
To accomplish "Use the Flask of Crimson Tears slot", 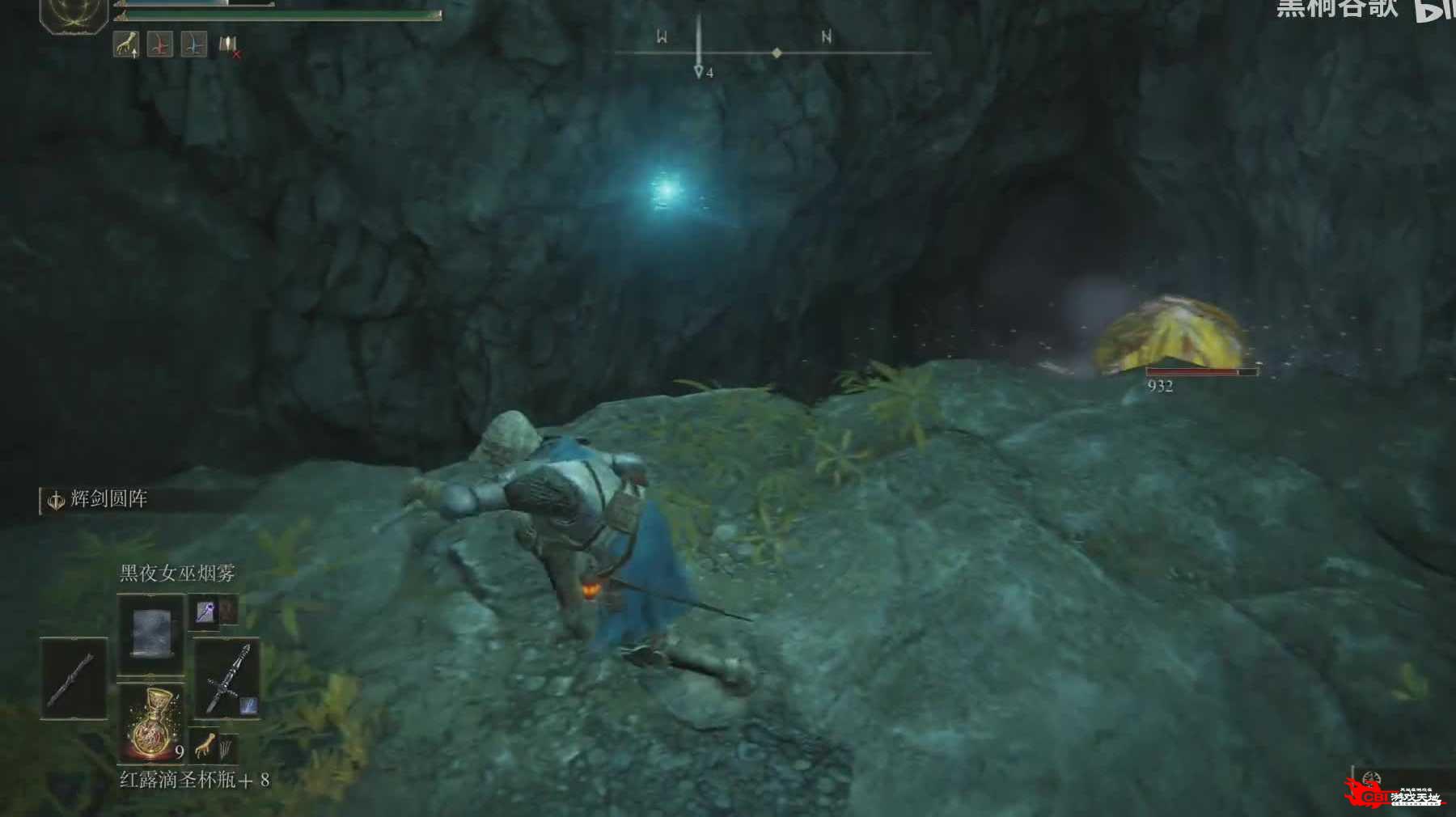I will click(152, 724).
